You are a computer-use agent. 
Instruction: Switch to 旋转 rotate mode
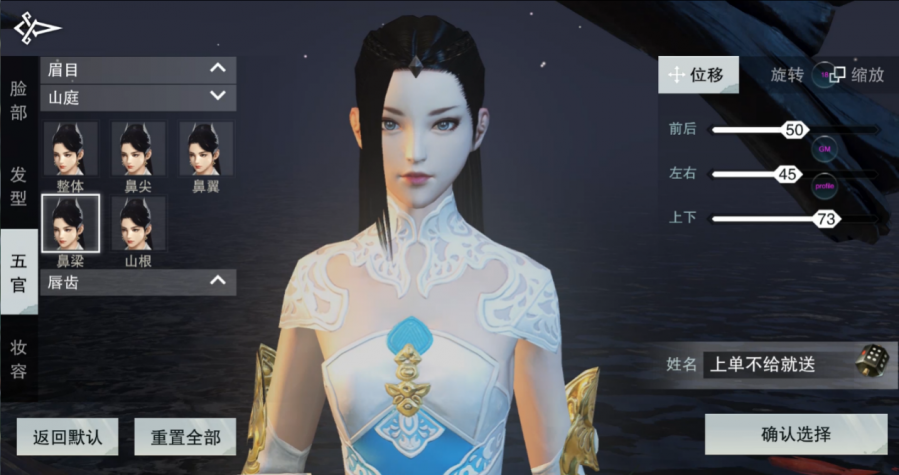point(787,75)
